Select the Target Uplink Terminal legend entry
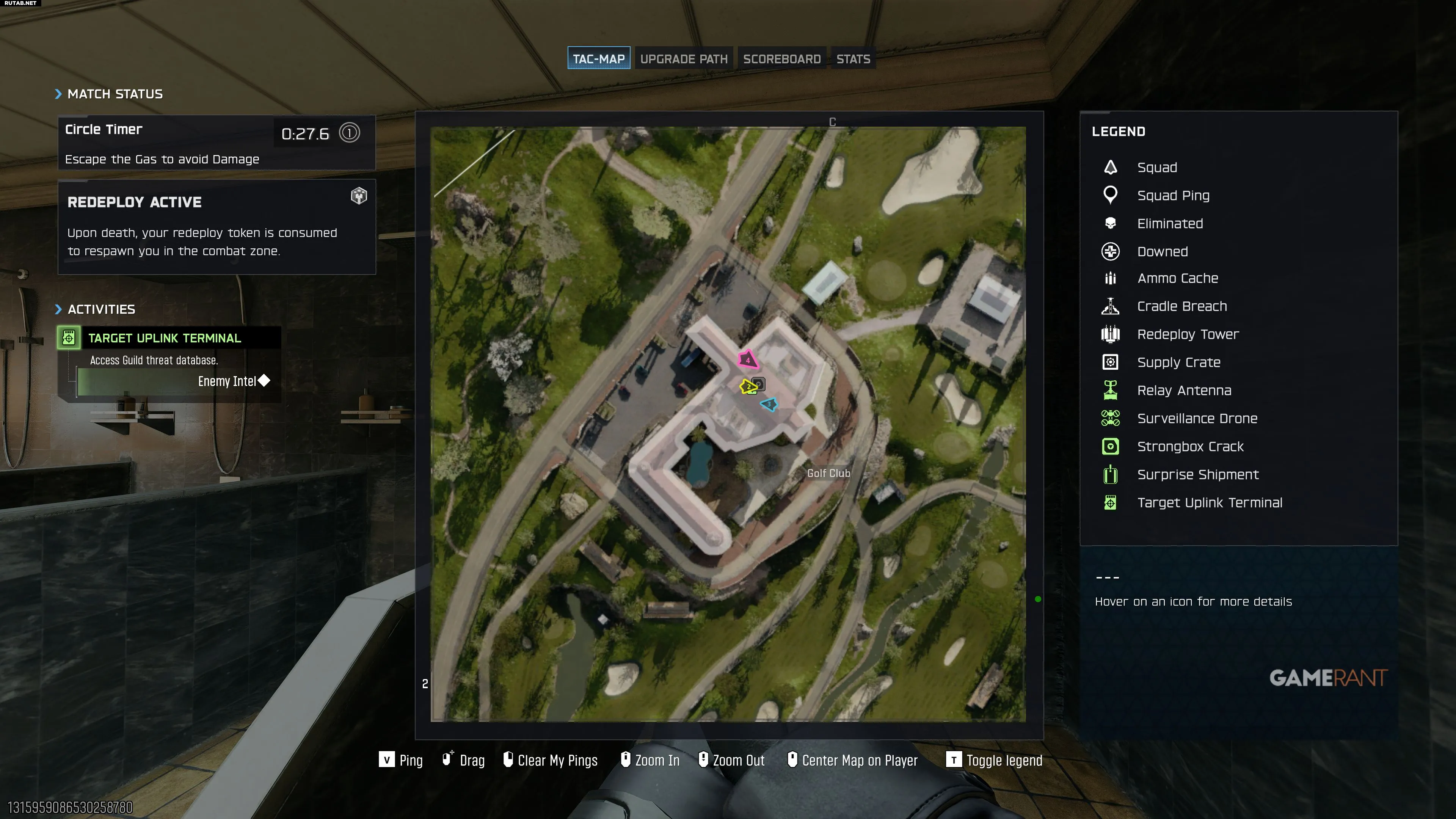 coord(1209,502)
